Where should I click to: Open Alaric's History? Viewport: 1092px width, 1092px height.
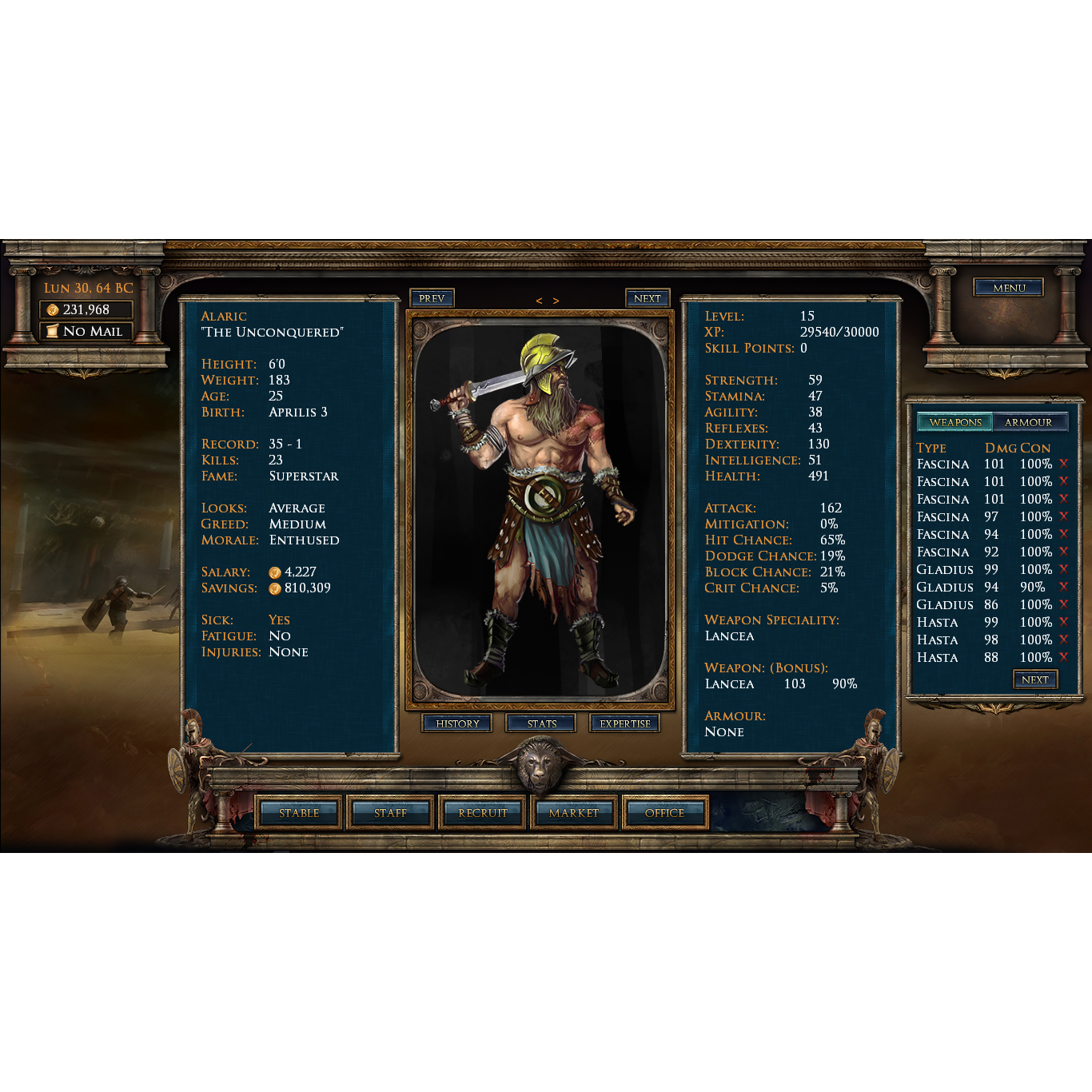tap(457, 723)
